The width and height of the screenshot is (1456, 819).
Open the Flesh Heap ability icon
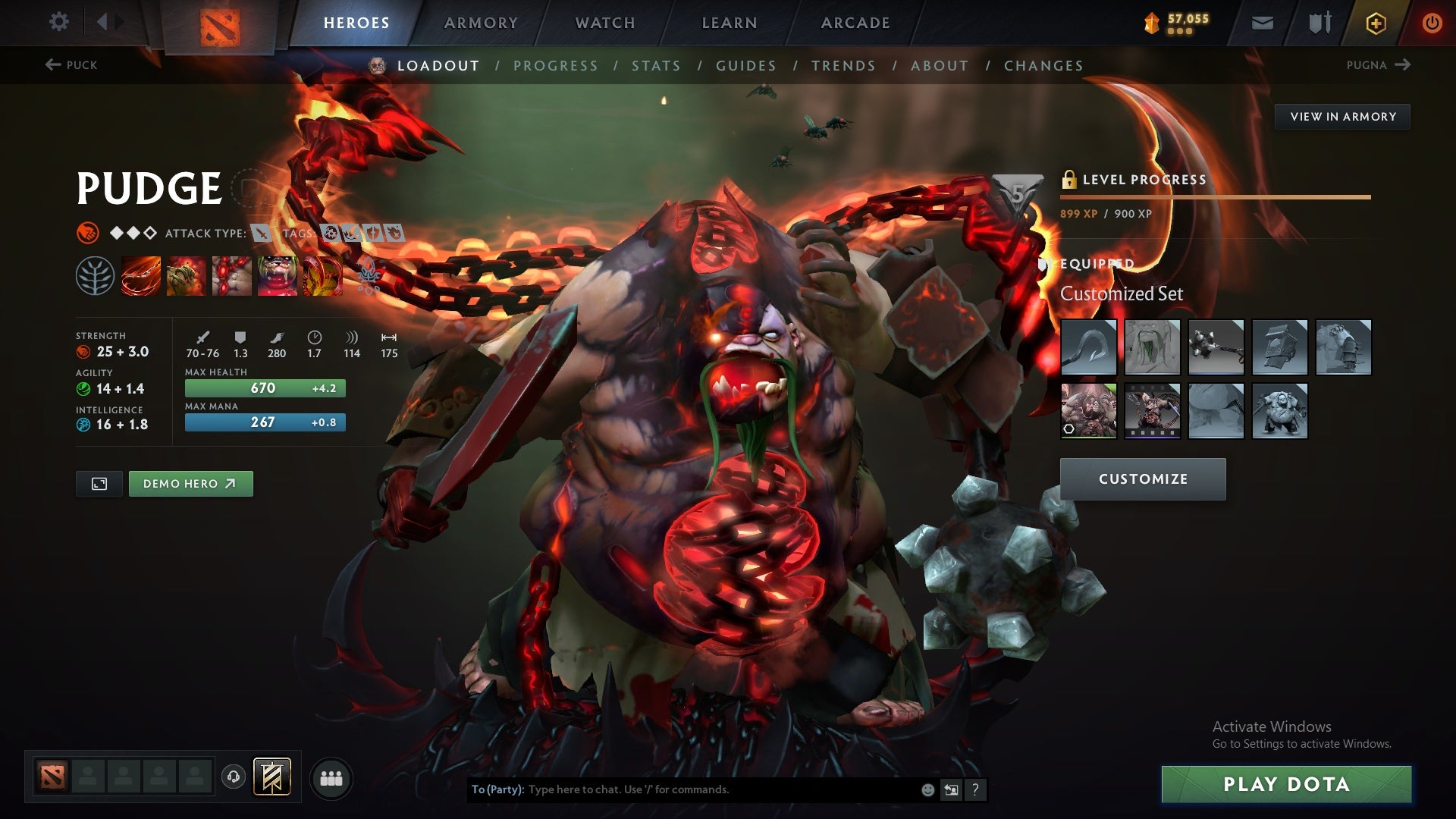[232, 277]
